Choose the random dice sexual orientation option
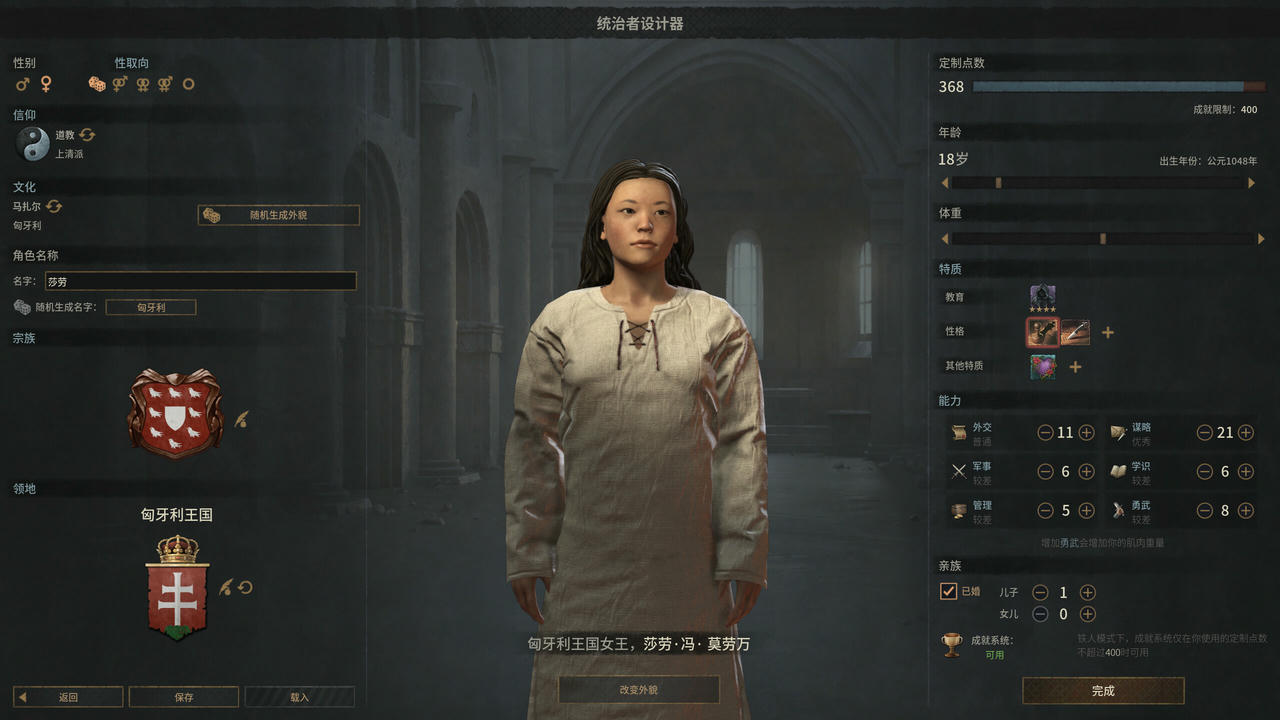The height and width of the screenshot is (720, 1280). 97,84
